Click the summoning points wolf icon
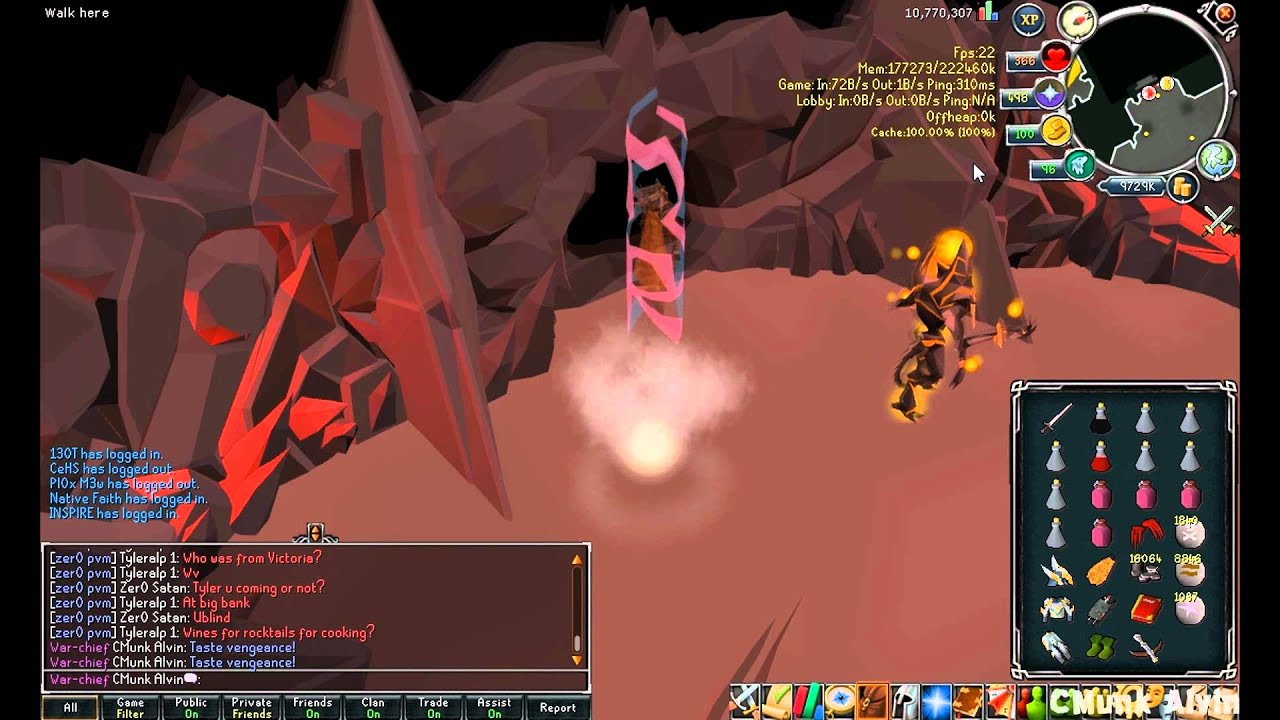Screen dimensions: 1280x720 [1077, 166]
